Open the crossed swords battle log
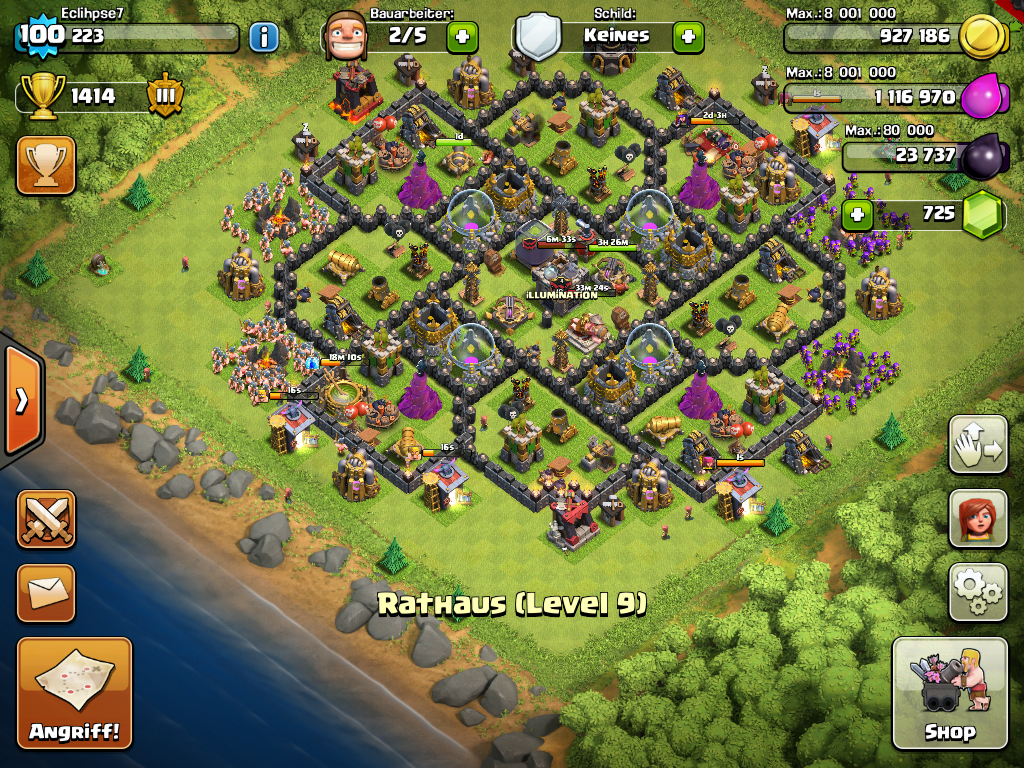Screen dimensions: 1024x768 46,518
